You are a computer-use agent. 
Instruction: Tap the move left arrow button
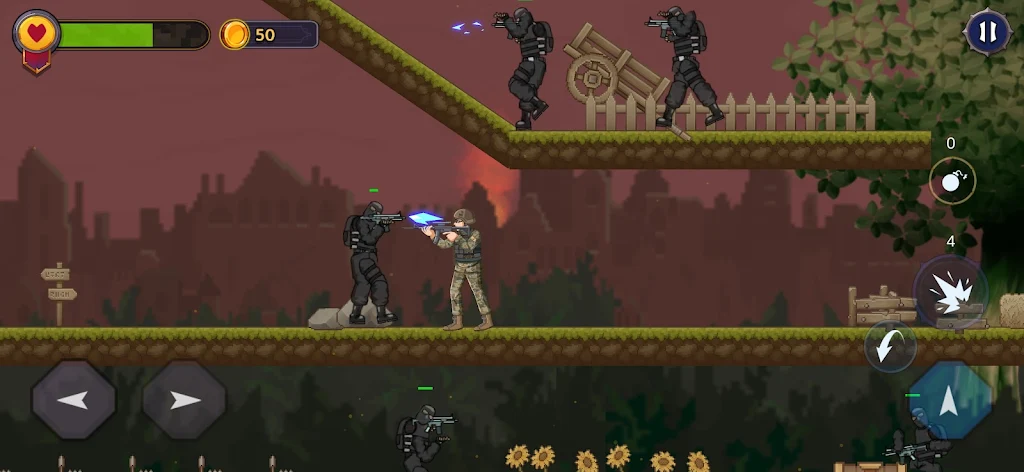[x=74, y=400]
